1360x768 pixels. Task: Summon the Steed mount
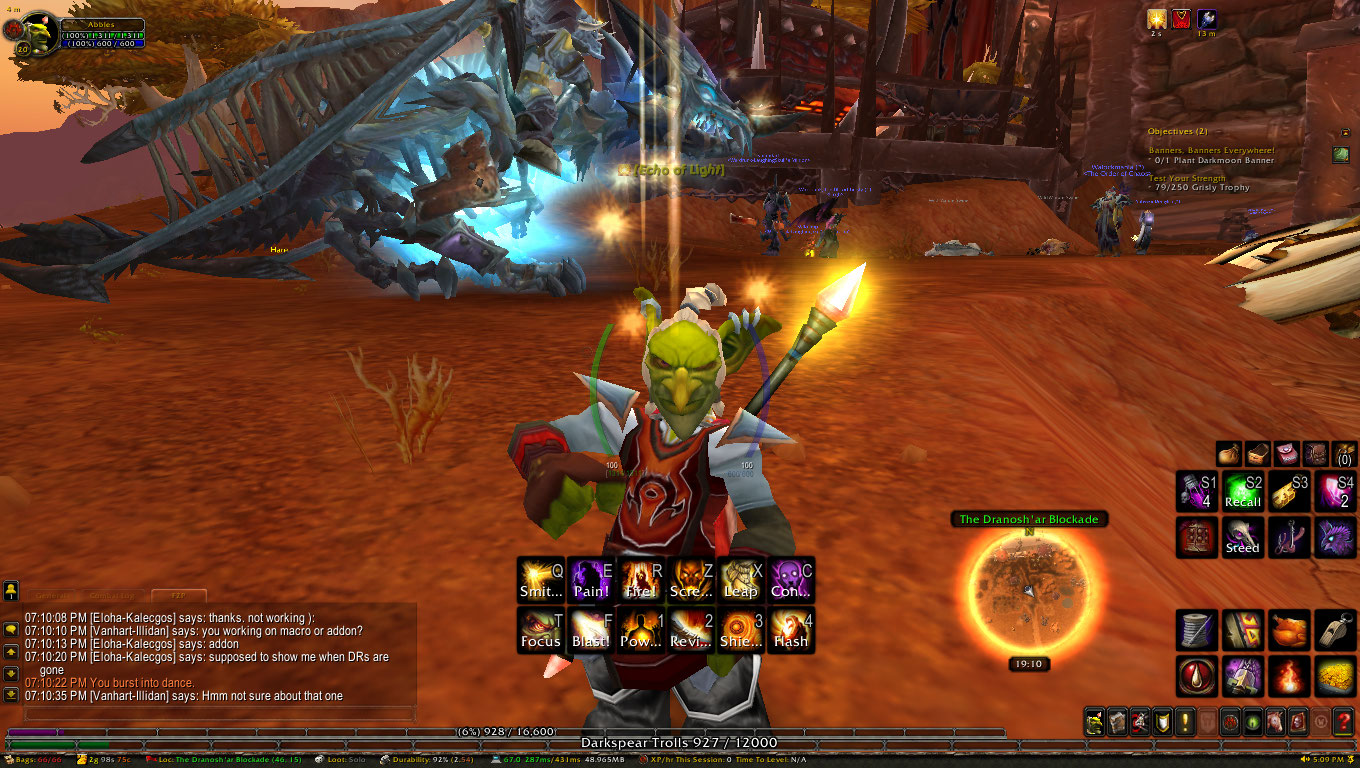tap(1243, 537)
